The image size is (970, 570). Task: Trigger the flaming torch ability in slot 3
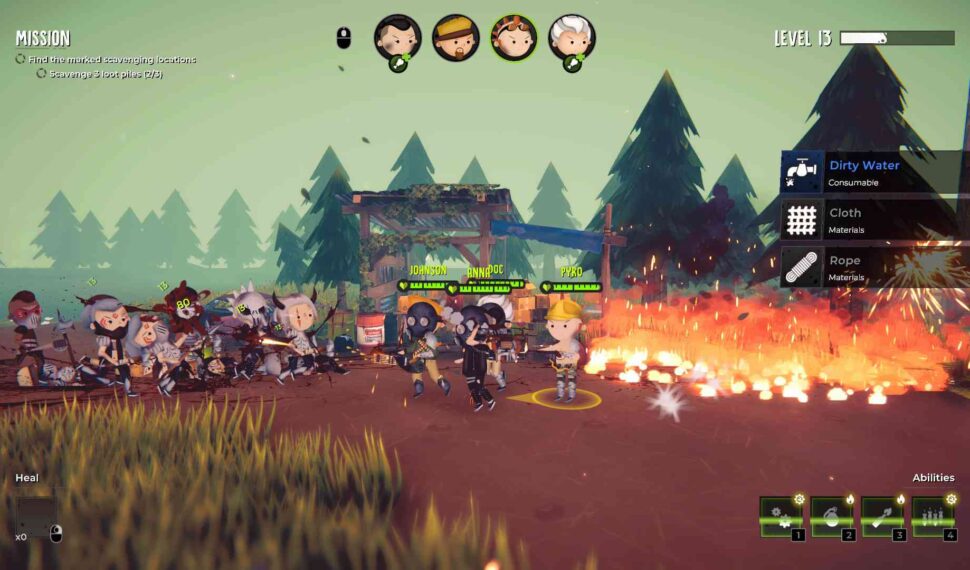click(882, 517)
